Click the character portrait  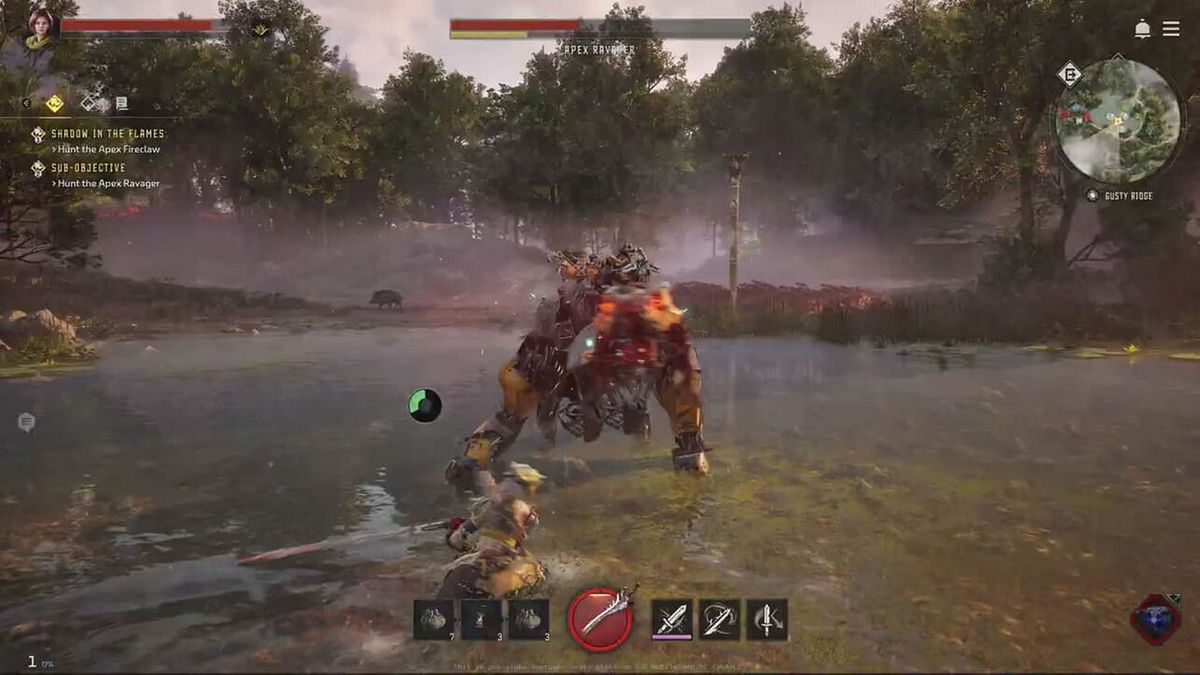41,28
